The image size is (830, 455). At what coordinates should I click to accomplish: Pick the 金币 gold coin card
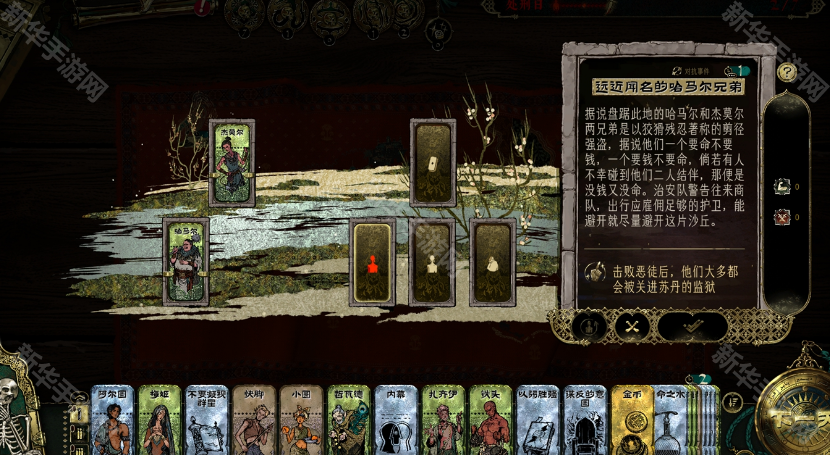tap(632, 421)
